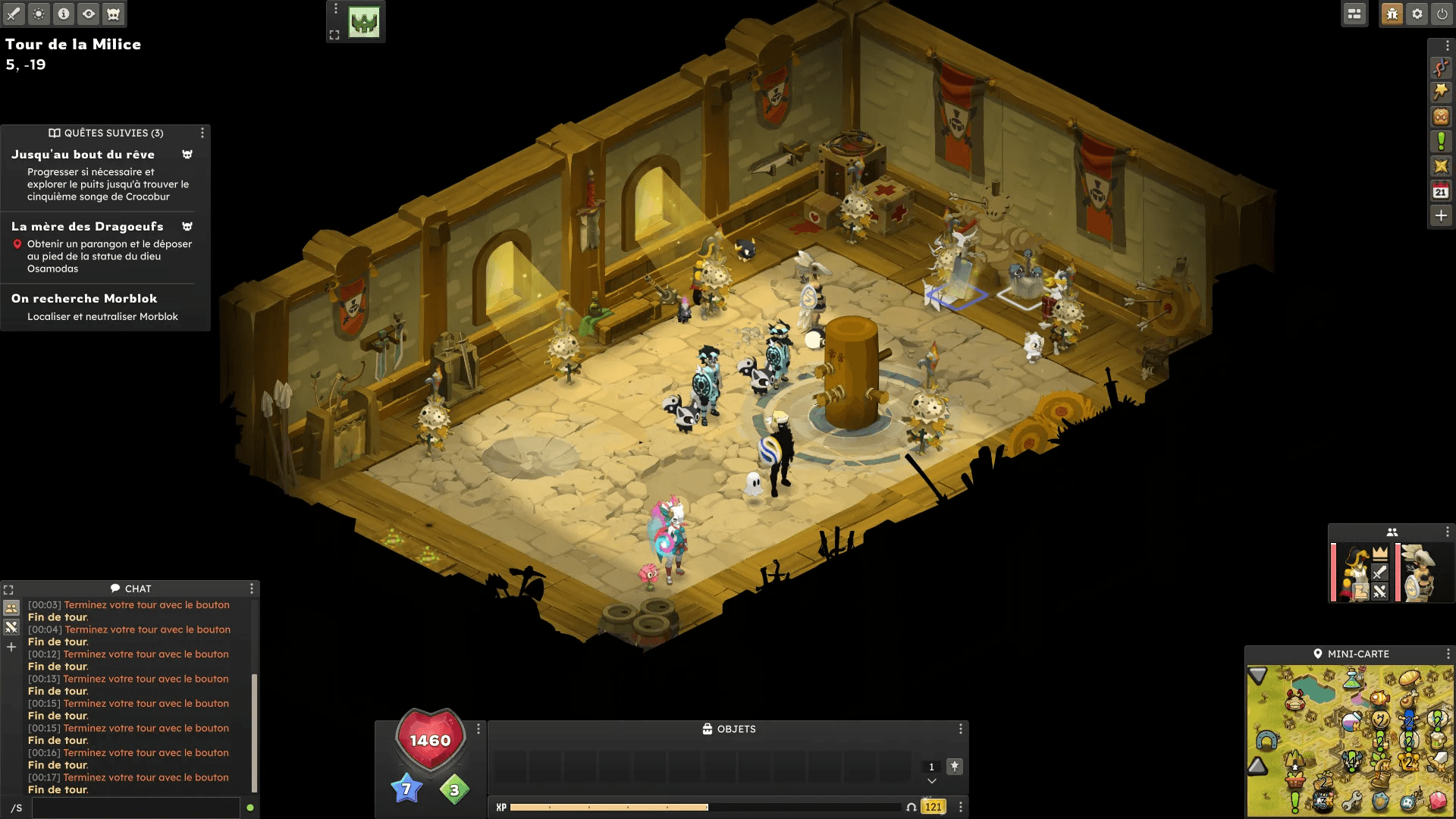Open the info button in the top toolbar

[64, 14]
